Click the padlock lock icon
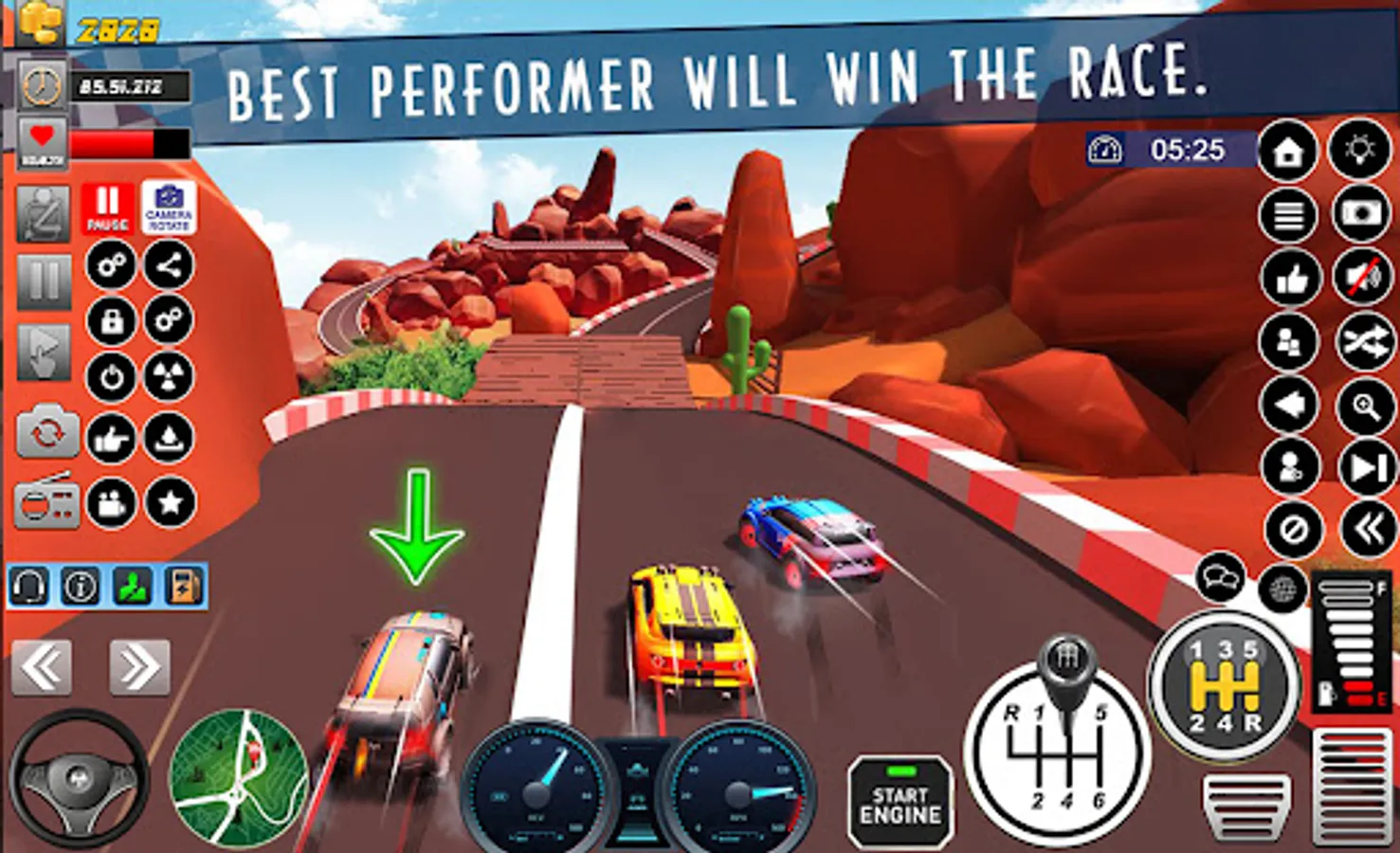Viewport: 1400px width, 853px height. tap(111, 321)
